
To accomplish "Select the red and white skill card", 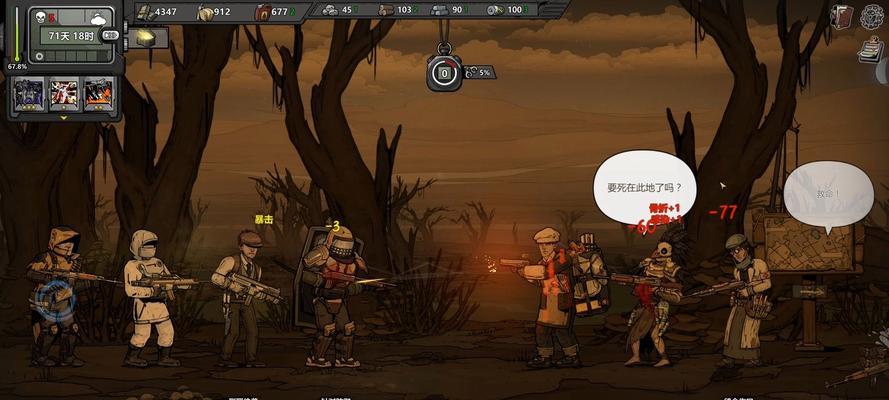I will pyautogui.click(x=64, y=94).
